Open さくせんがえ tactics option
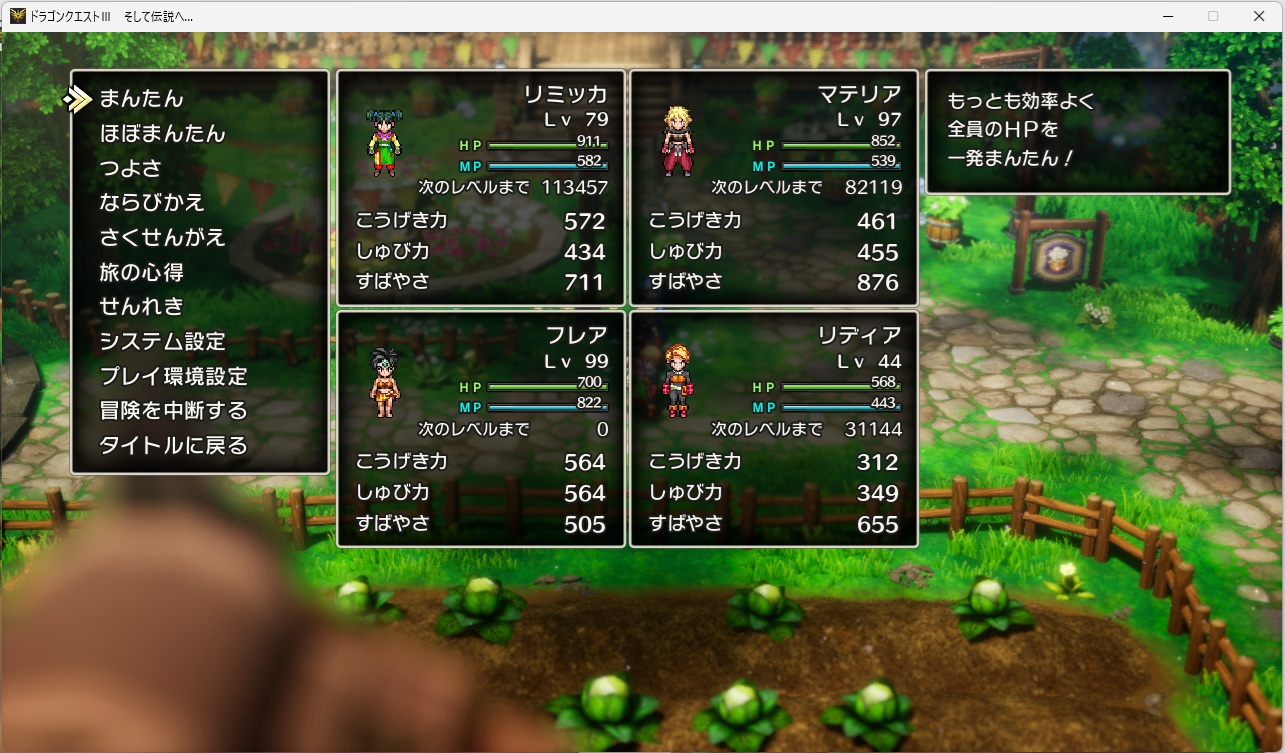This screenshot has height=753, width=1285. pyautogui.click(x=162, y=238)
